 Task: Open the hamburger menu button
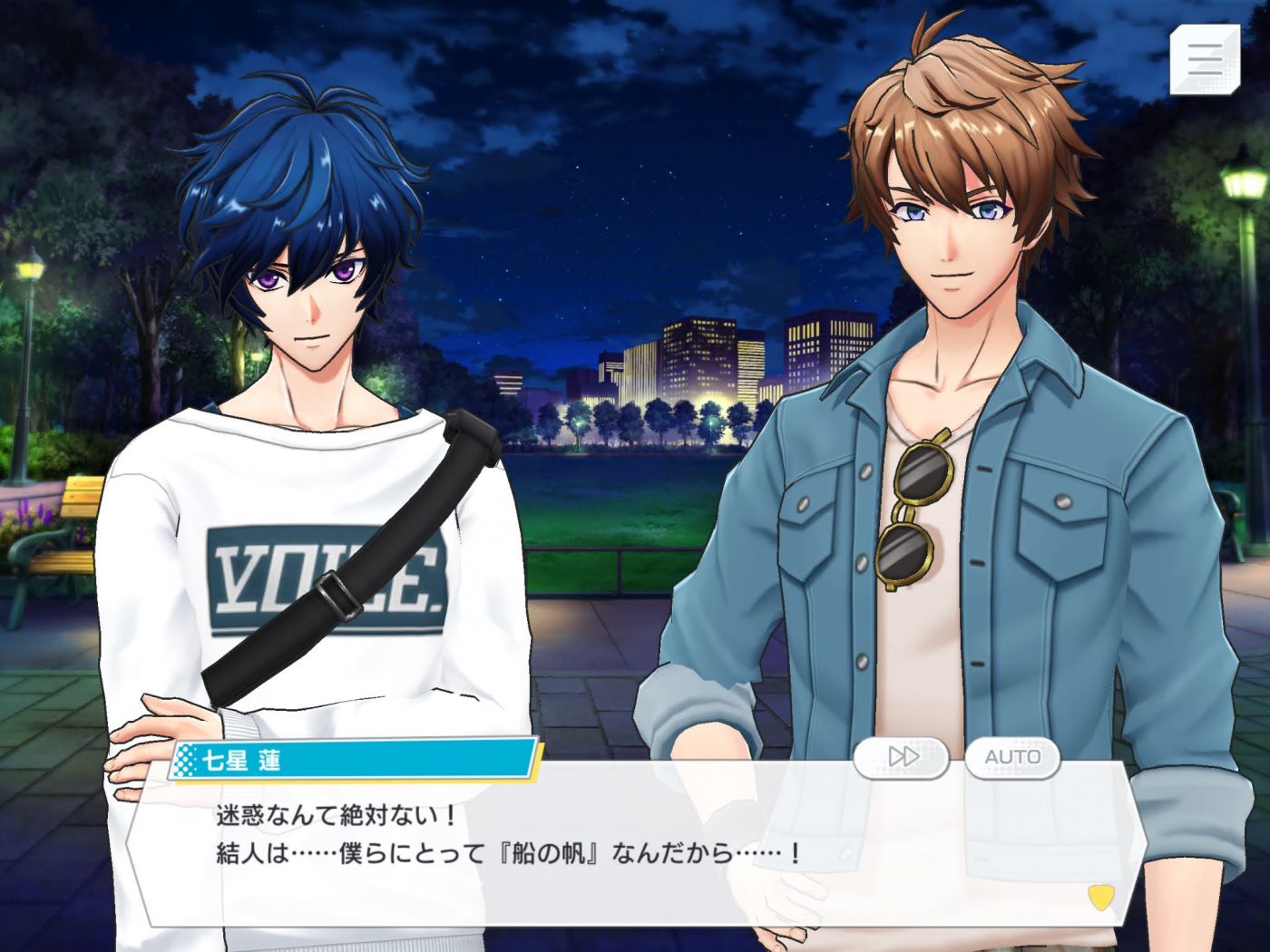1204,59
